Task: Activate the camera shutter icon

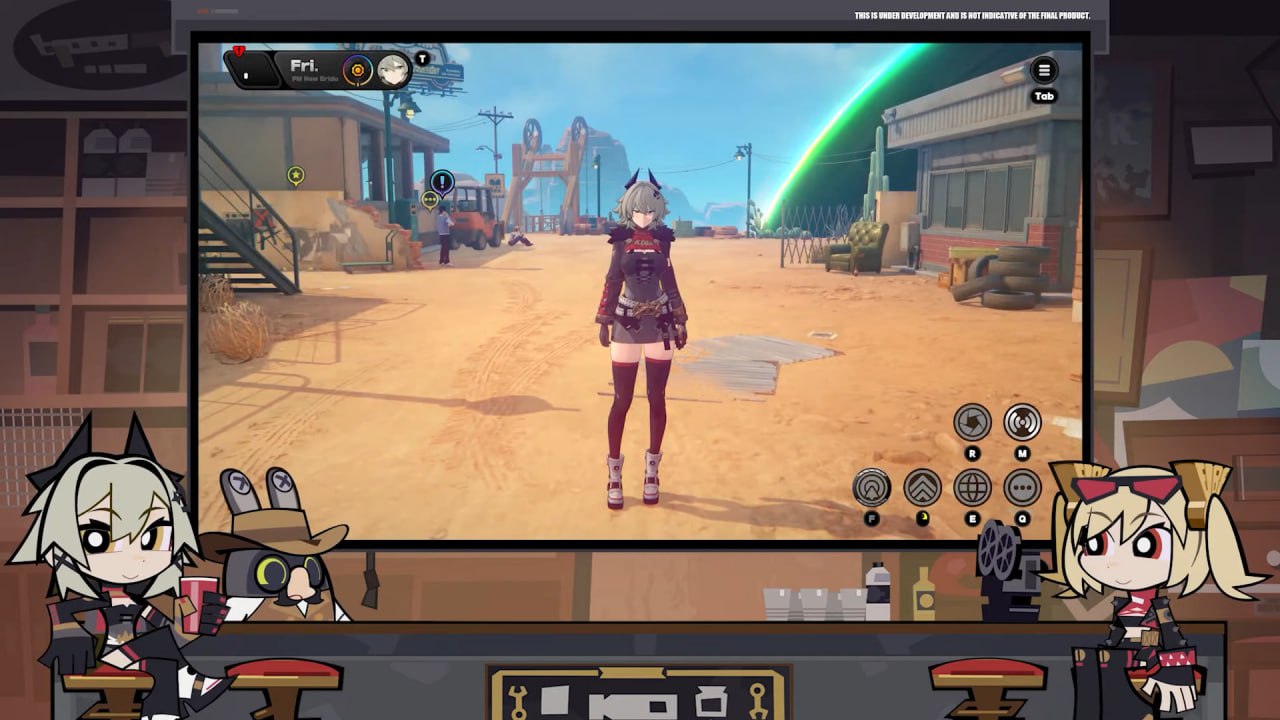Action: (972, 423)
